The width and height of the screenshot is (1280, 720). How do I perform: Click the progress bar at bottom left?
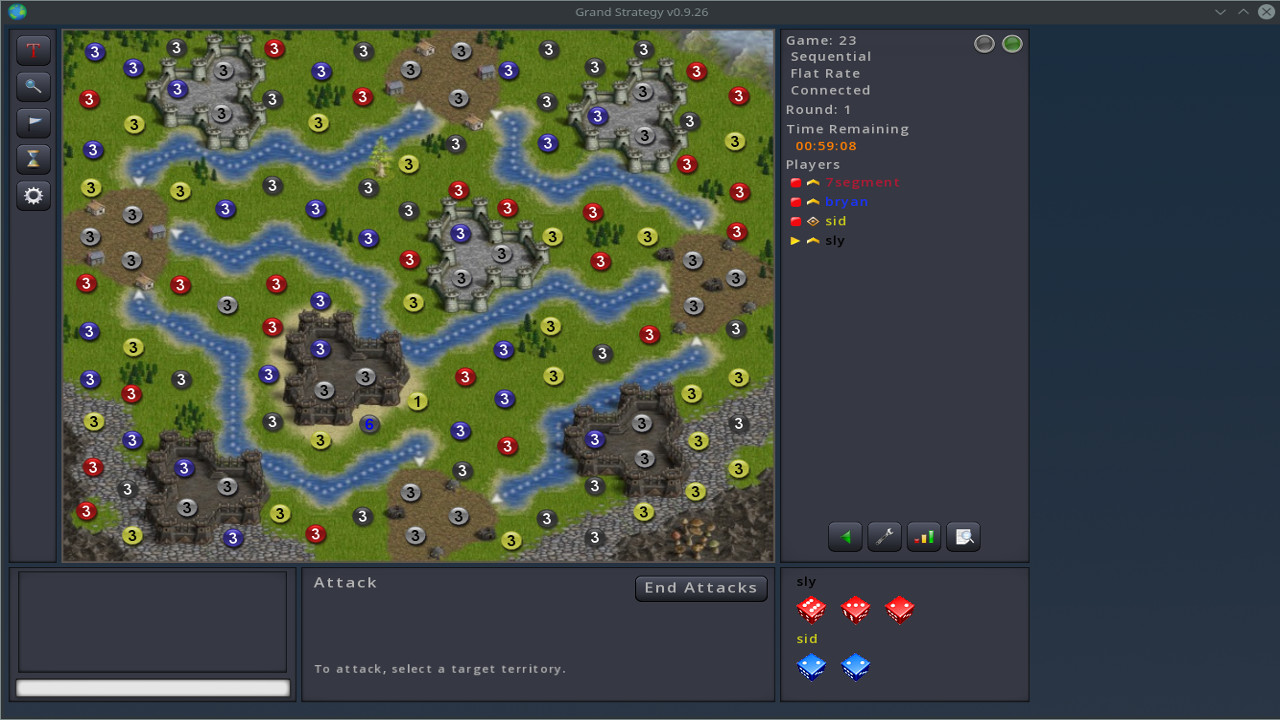coord(152,687)
